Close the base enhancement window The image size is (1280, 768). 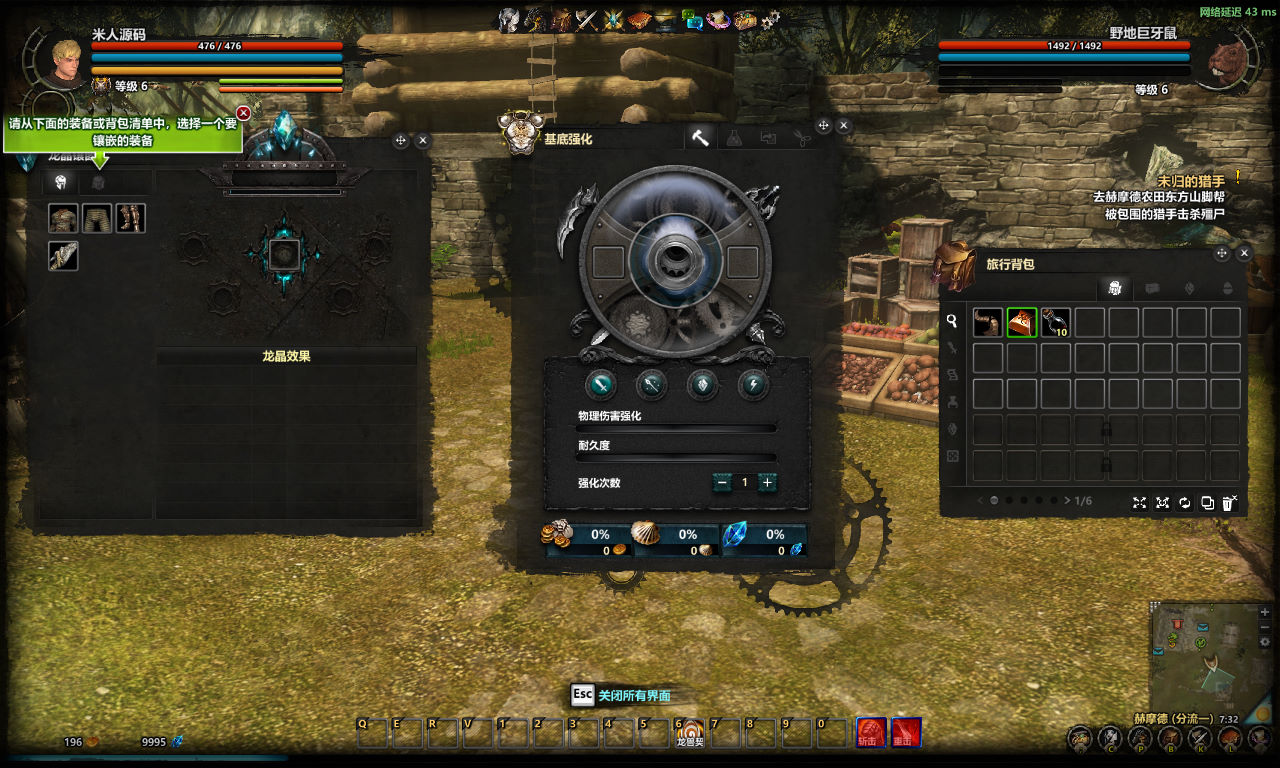point(843,126)
